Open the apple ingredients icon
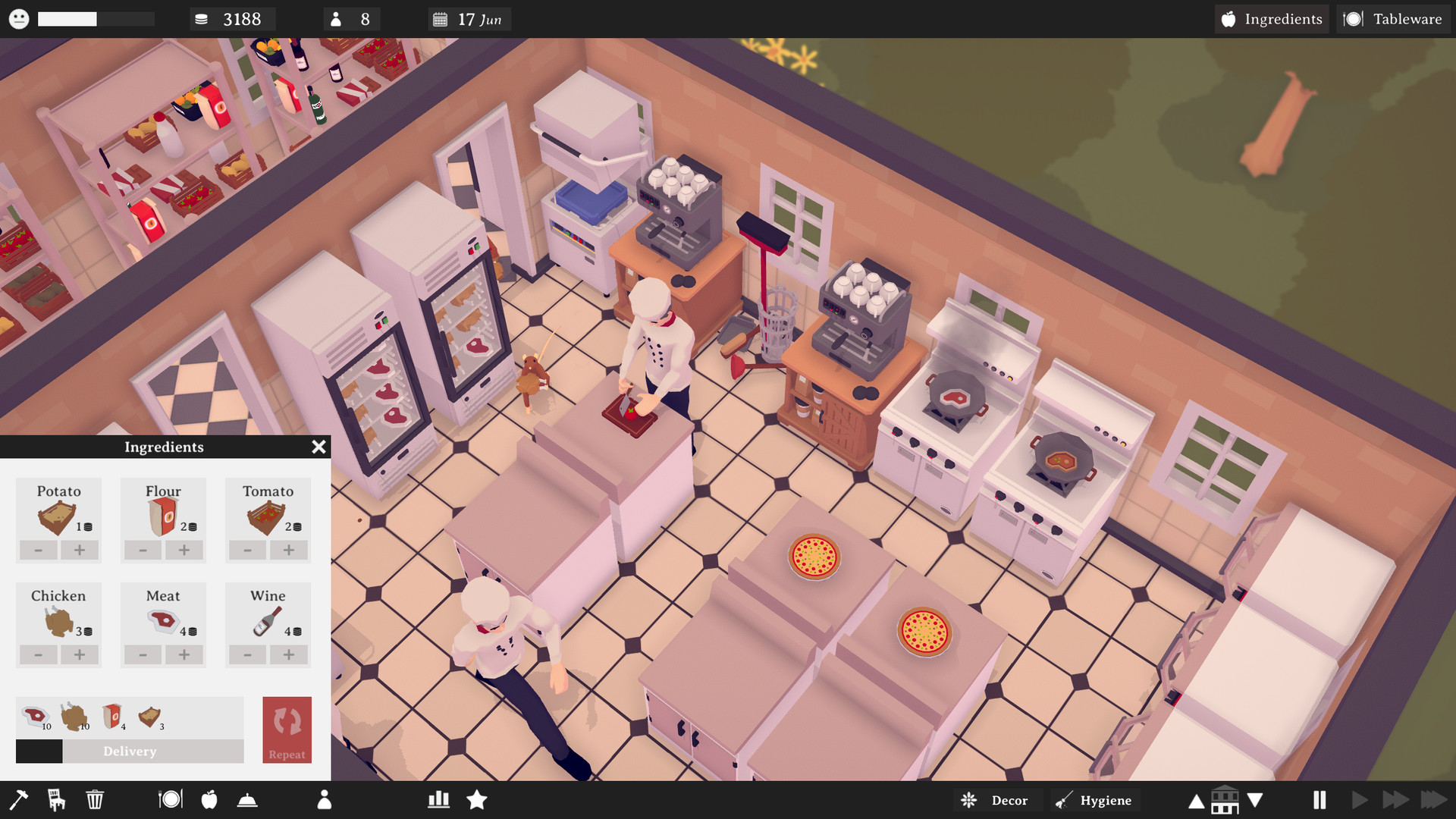 click(x=209, y=799)
